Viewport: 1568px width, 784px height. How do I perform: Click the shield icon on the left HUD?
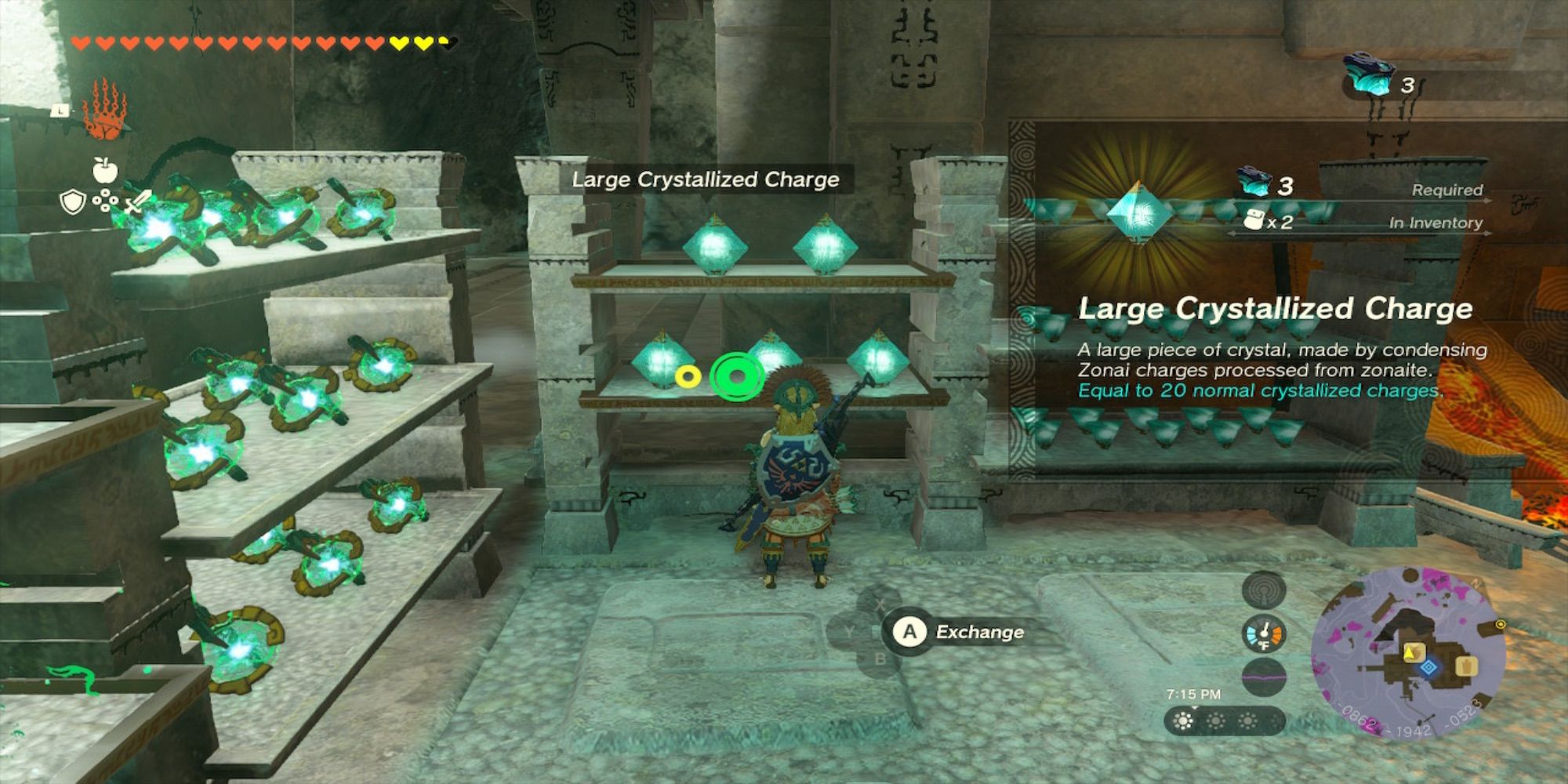(72, 201)
